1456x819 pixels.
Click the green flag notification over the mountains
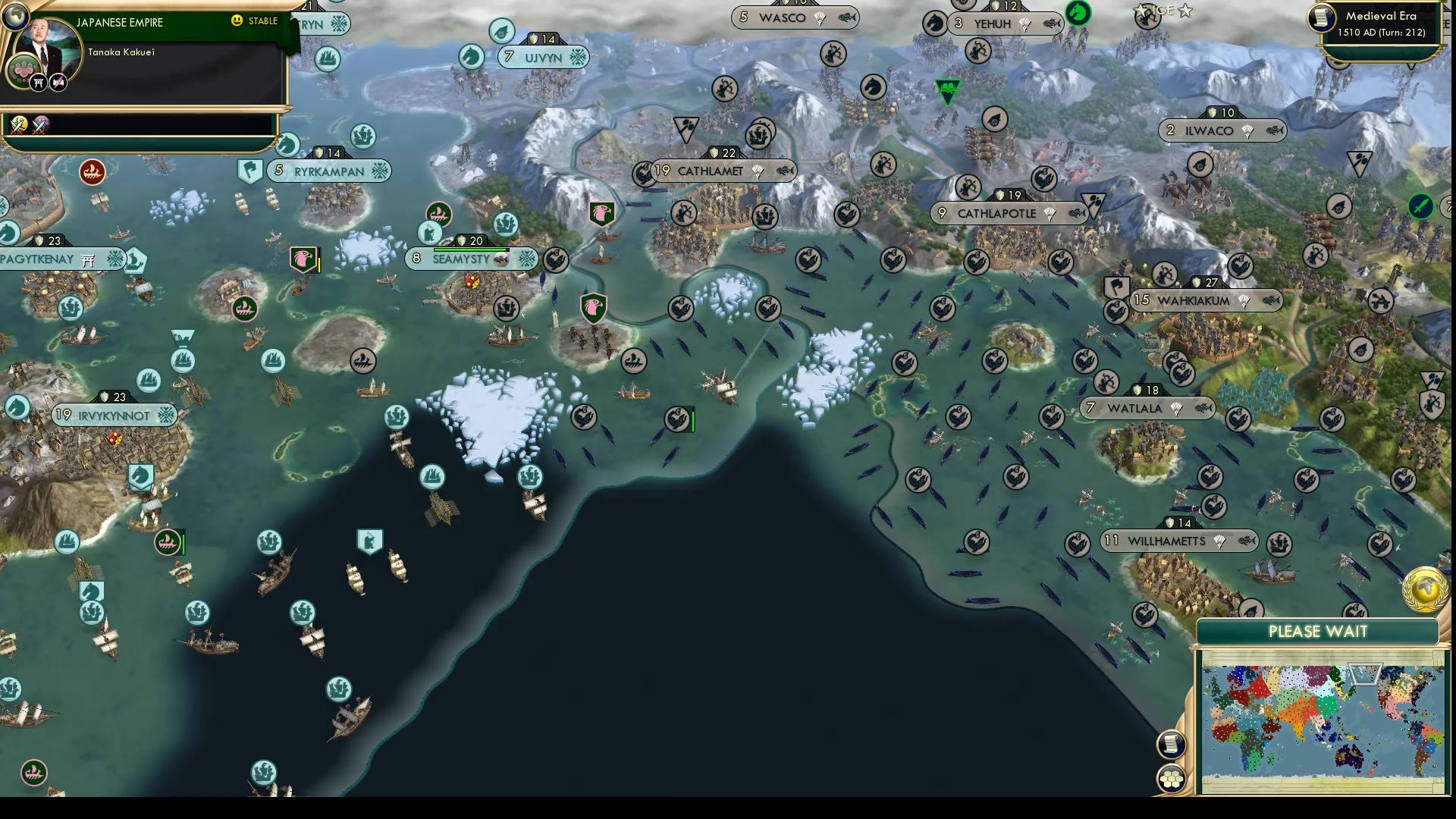coord(948,91)
